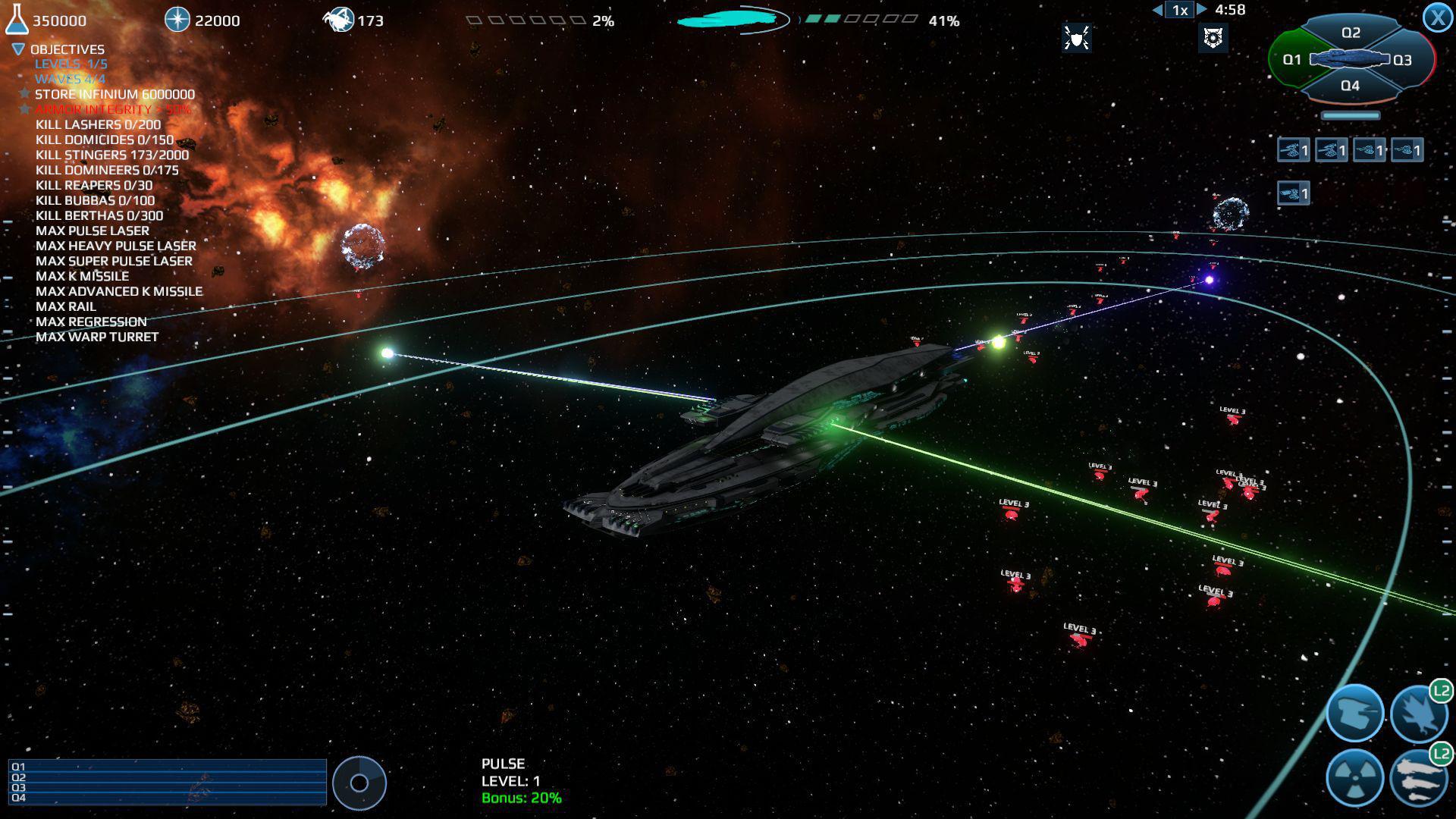
Task: Select the turret ability icon bottom right
Action: click(x=1354, y=713)
